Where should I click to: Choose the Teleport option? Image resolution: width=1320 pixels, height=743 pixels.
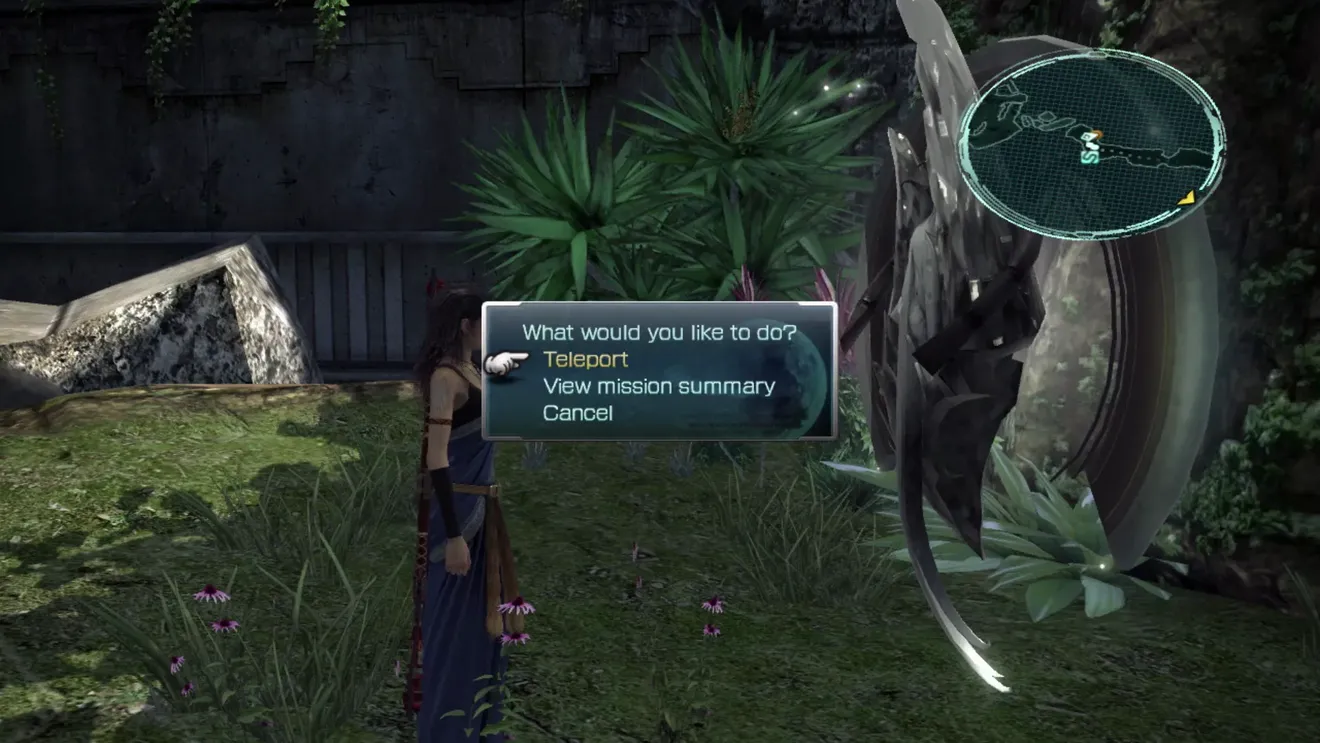click(585, 359)
